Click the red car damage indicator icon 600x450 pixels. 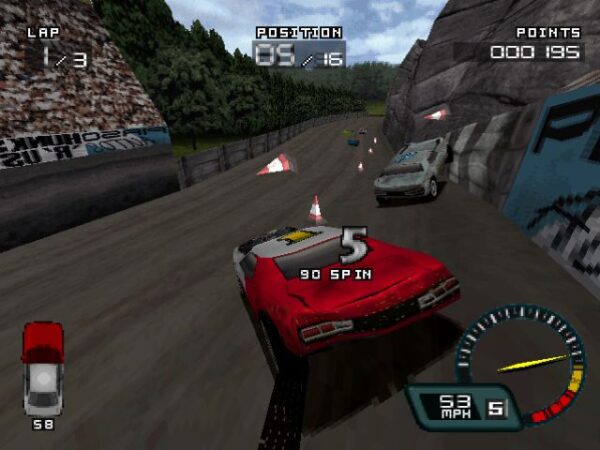click(x=42, y=367)
